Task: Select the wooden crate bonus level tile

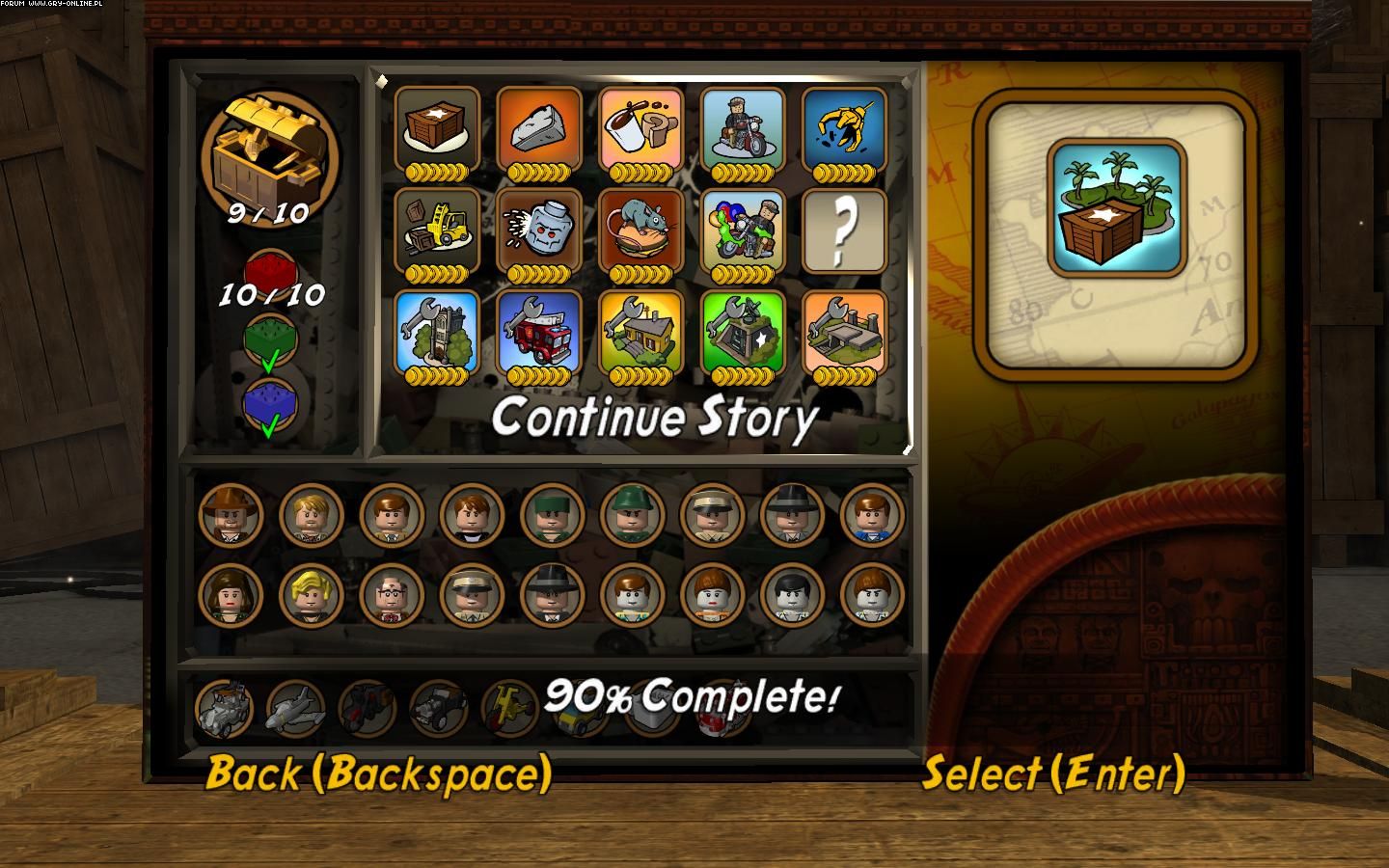Action: [437, 128]
